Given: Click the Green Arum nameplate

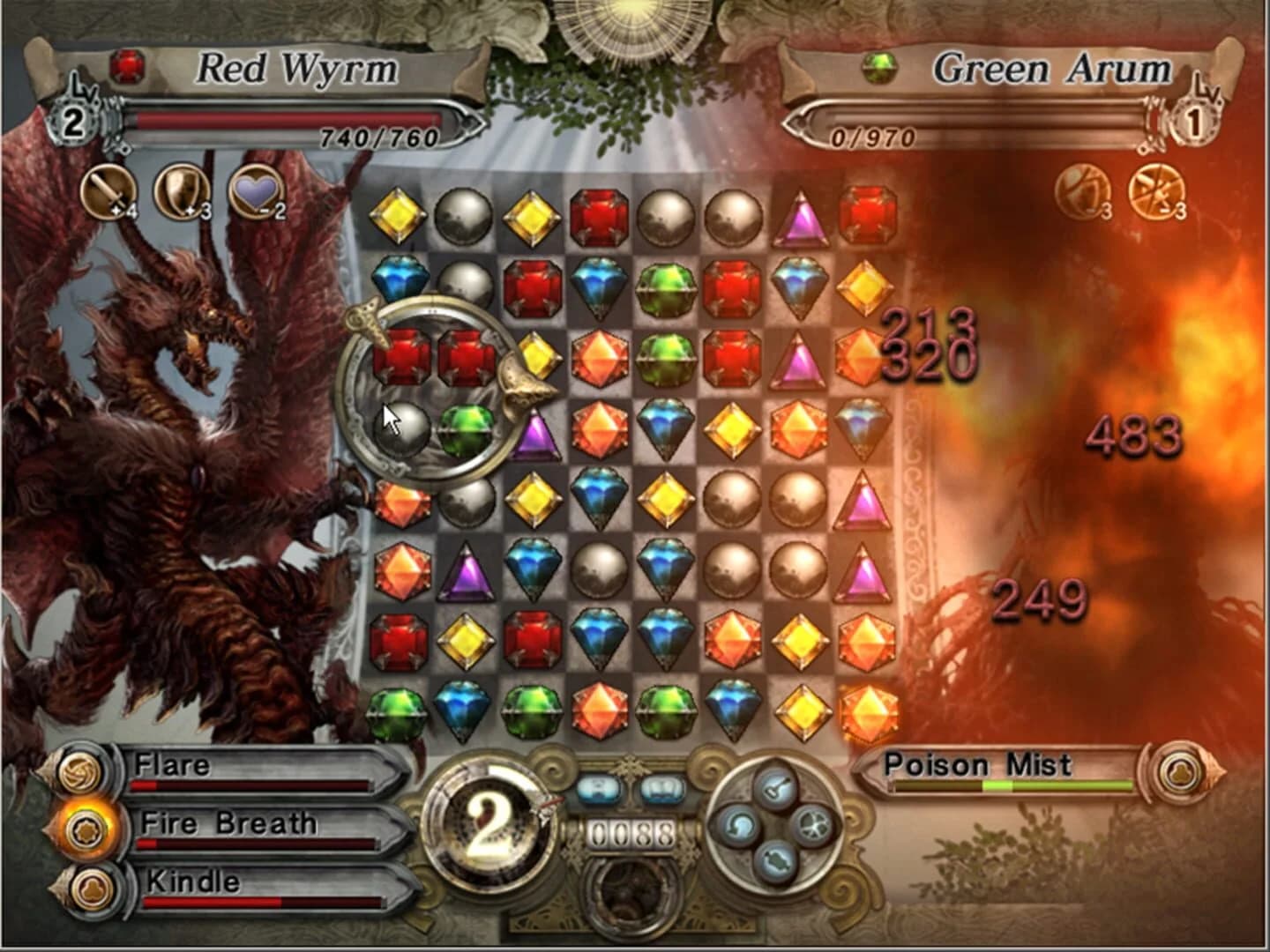Looking at the screenshot, I should pyautogui.click(x=1055, y=67).
